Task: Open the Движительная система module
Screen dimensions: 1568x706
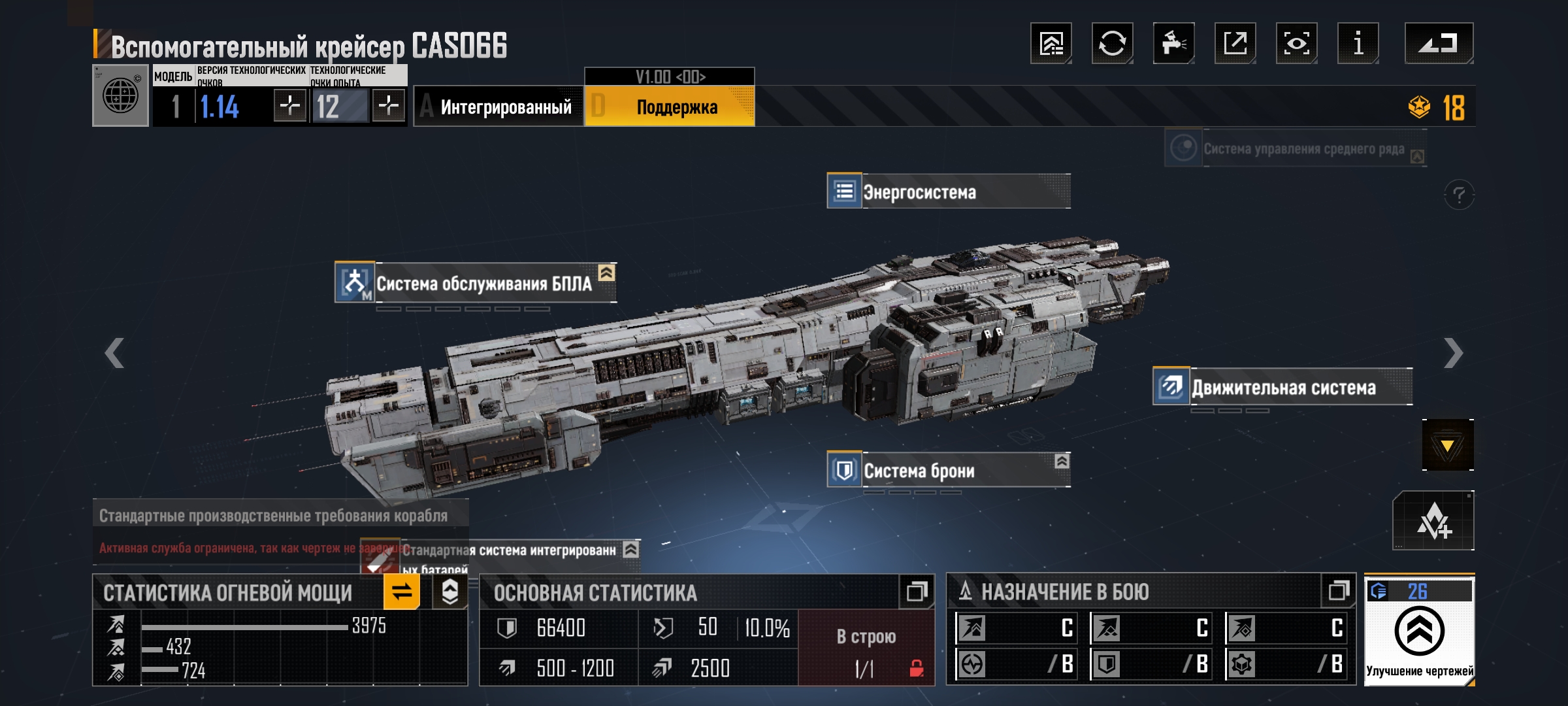Action: 1282,387
